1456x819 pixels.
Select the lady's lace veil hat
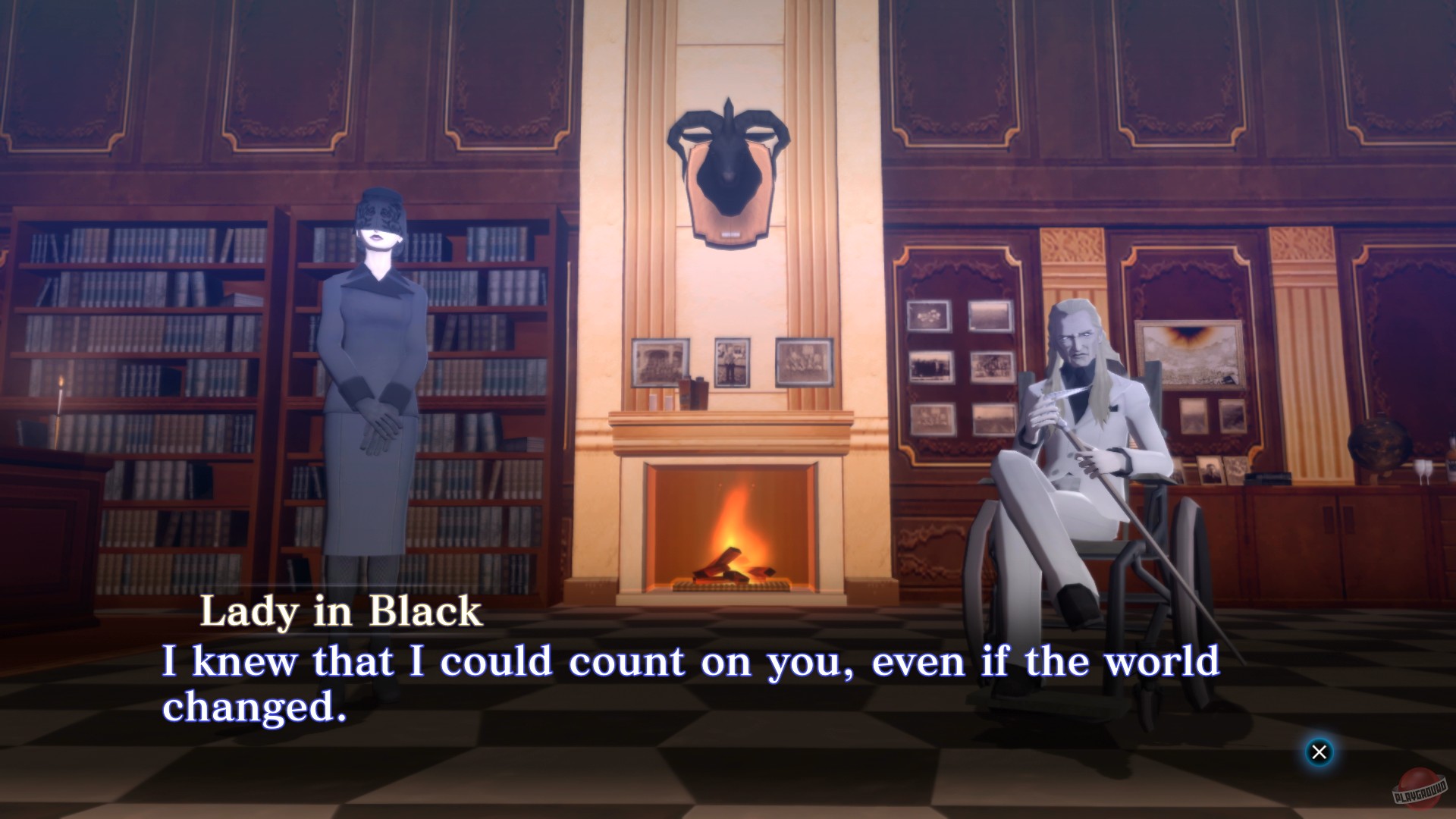coord(379,212)
